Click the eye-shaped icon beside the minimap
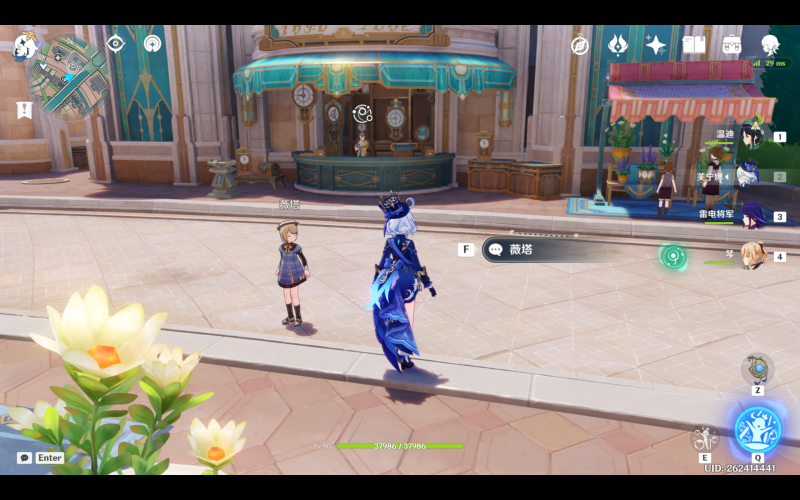 click(x=115, y=44)
